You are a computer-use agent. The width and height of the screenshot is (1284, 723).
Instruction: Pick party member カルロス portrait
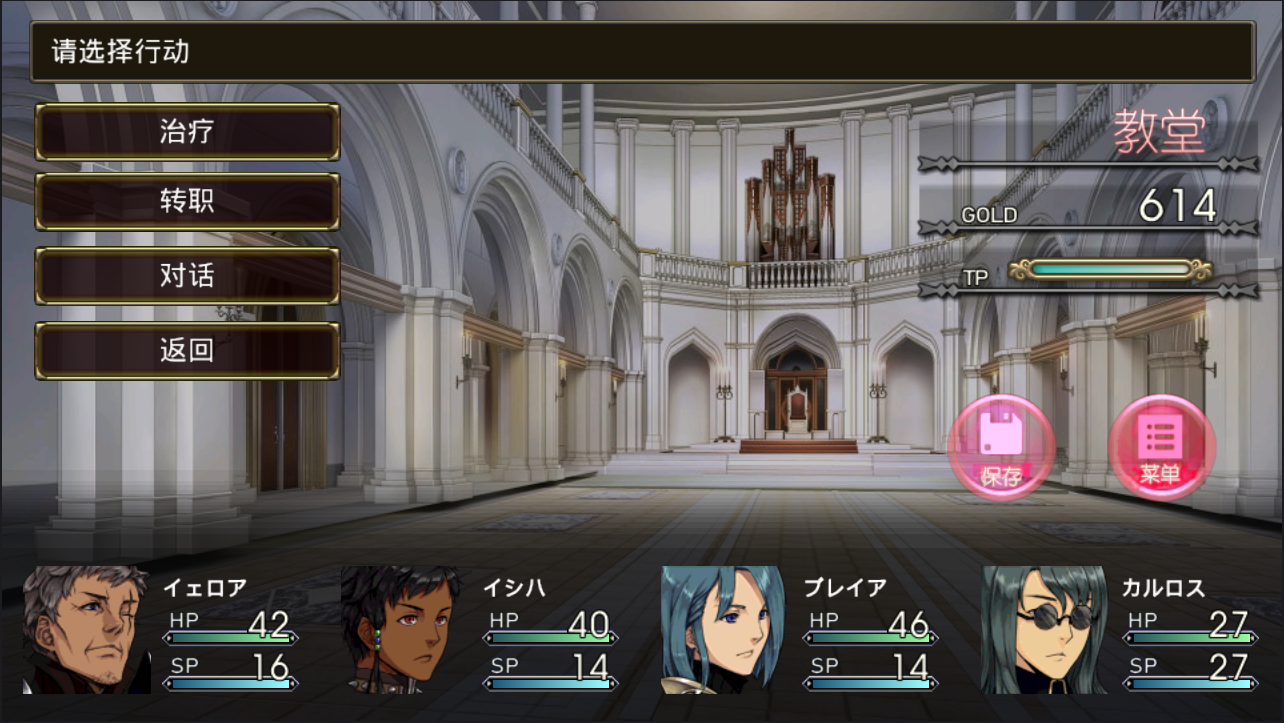click(x=1043, y=629)
